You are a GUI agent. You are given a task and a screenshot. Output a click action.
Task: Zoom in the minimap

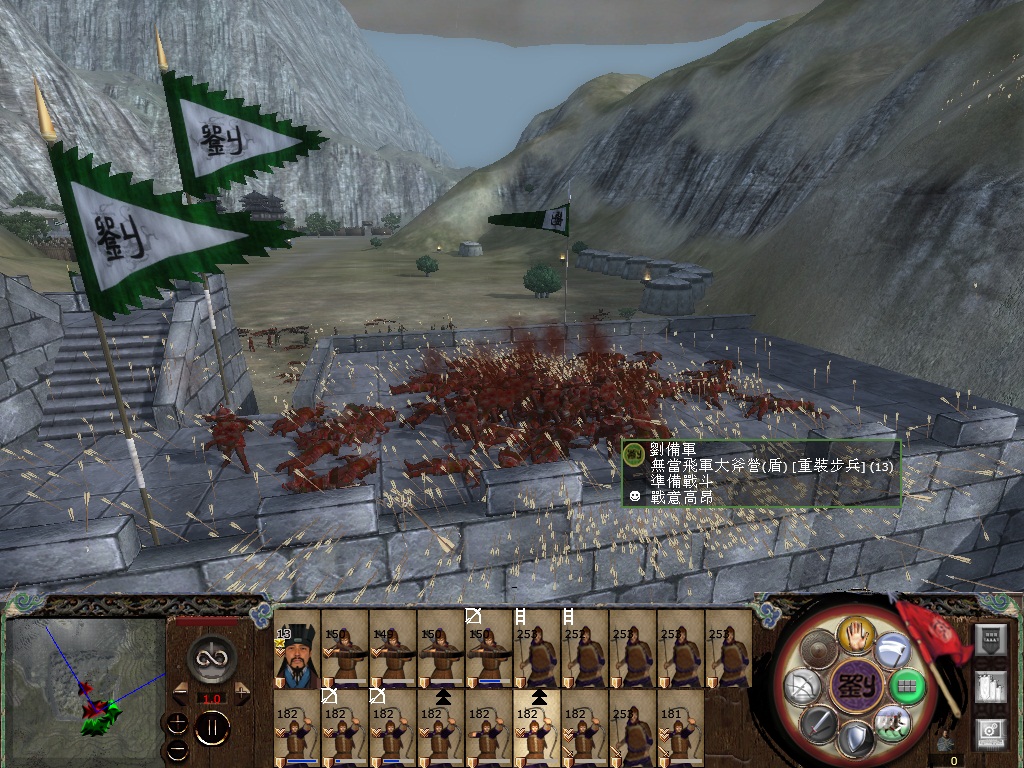[x=178, y=723]
